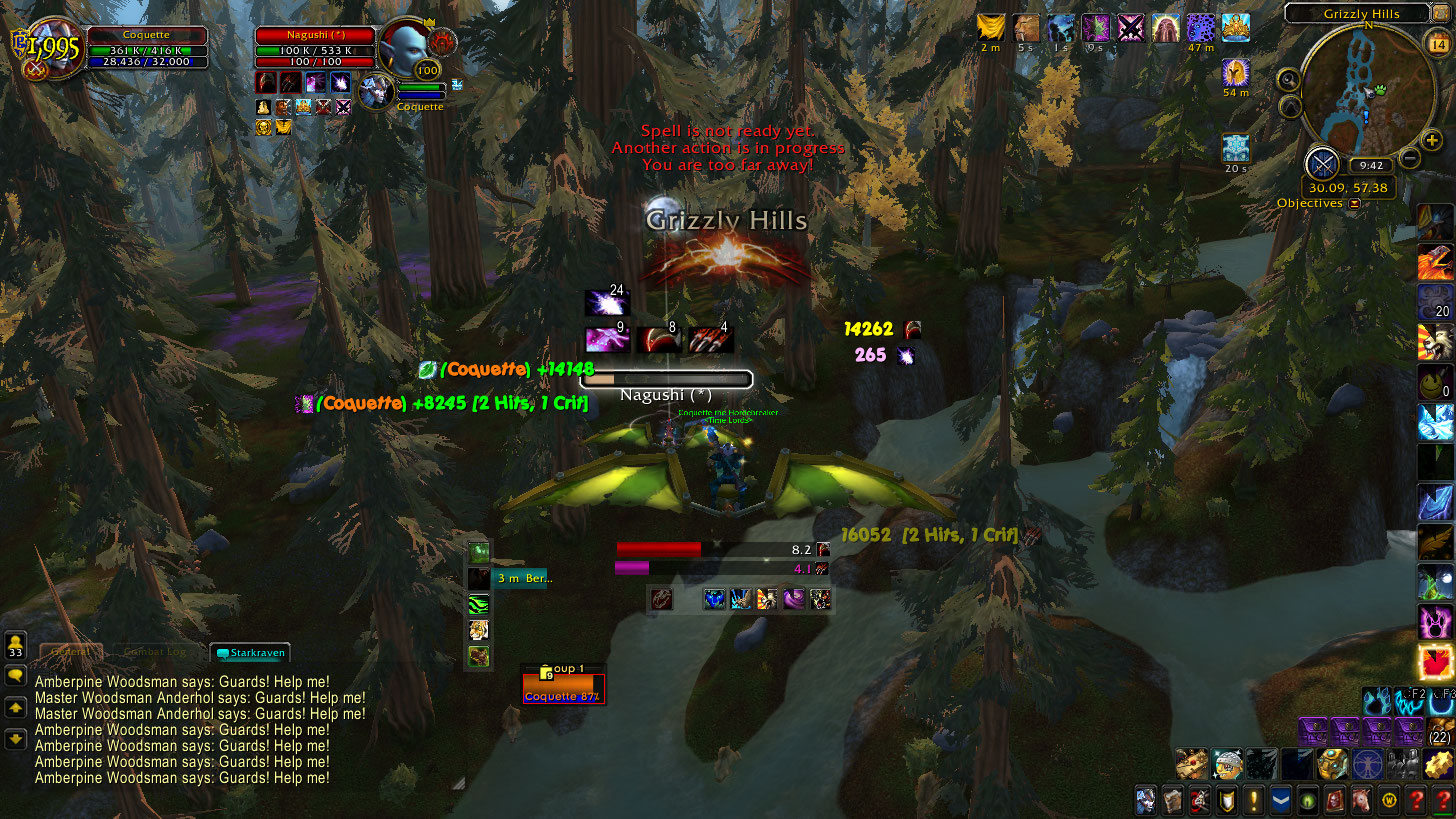The image size is (1456, 819).
Task: Open the chat speech bubble menu
Action: click(16, 676)
